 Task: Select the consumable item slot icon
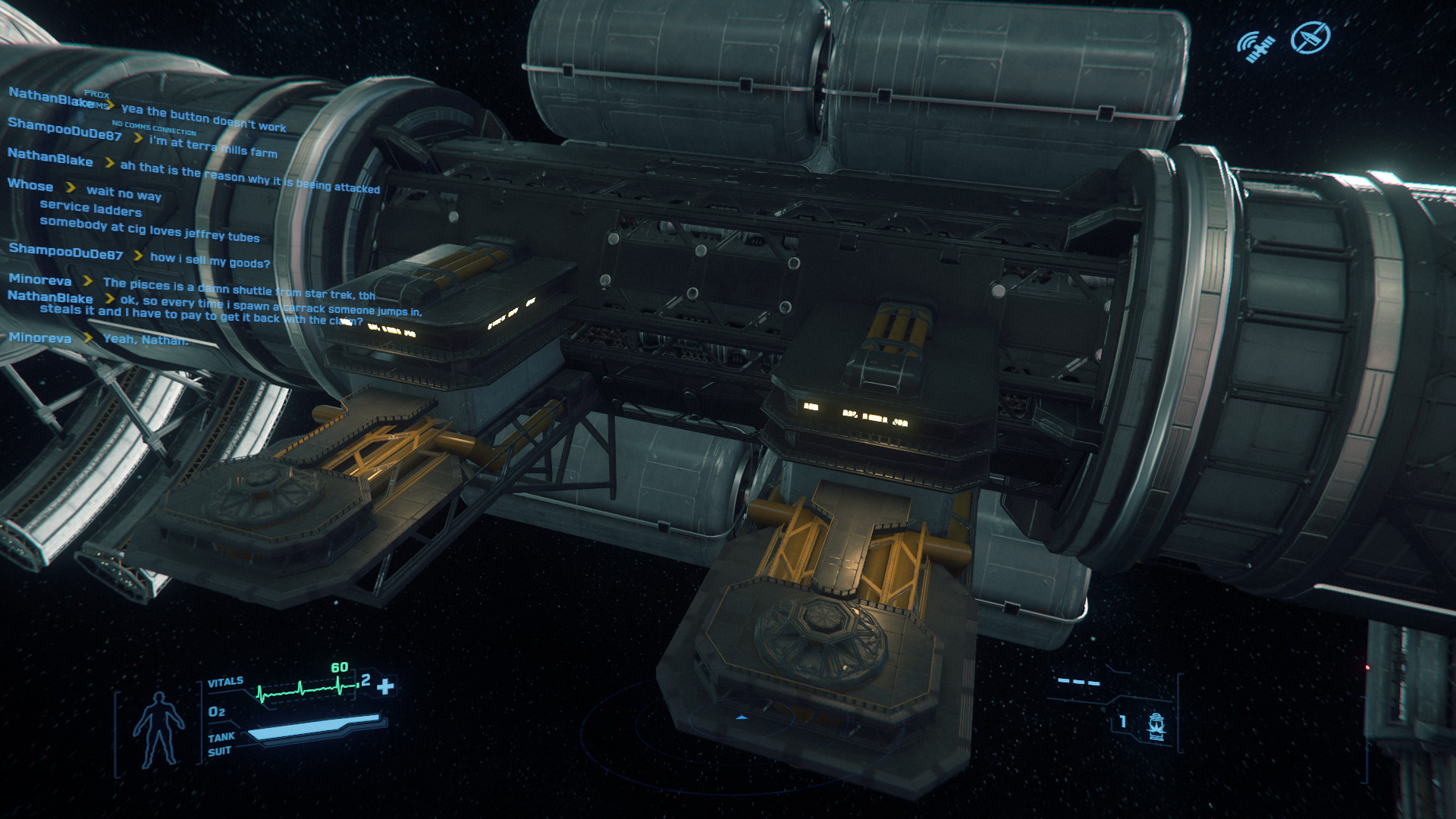pyautogui.click(x=1156, y=726)
